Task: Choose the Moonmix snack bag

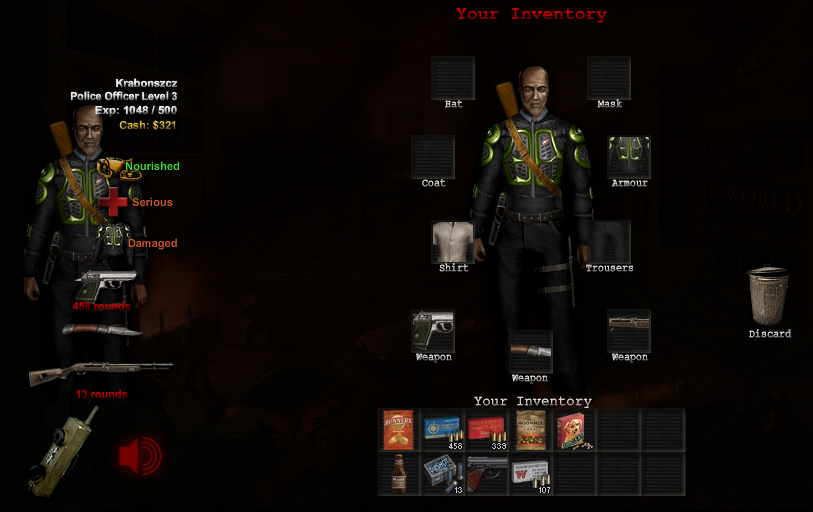Action: (530, 430)
